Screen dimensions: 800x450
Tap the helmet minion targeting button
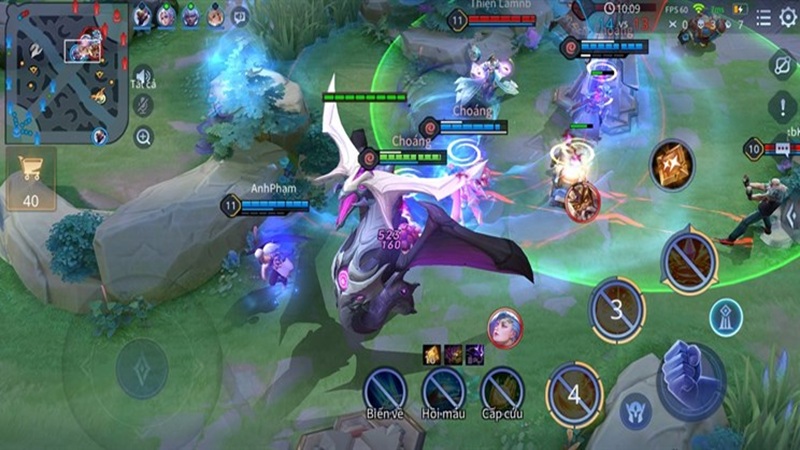tap(634, 411)
